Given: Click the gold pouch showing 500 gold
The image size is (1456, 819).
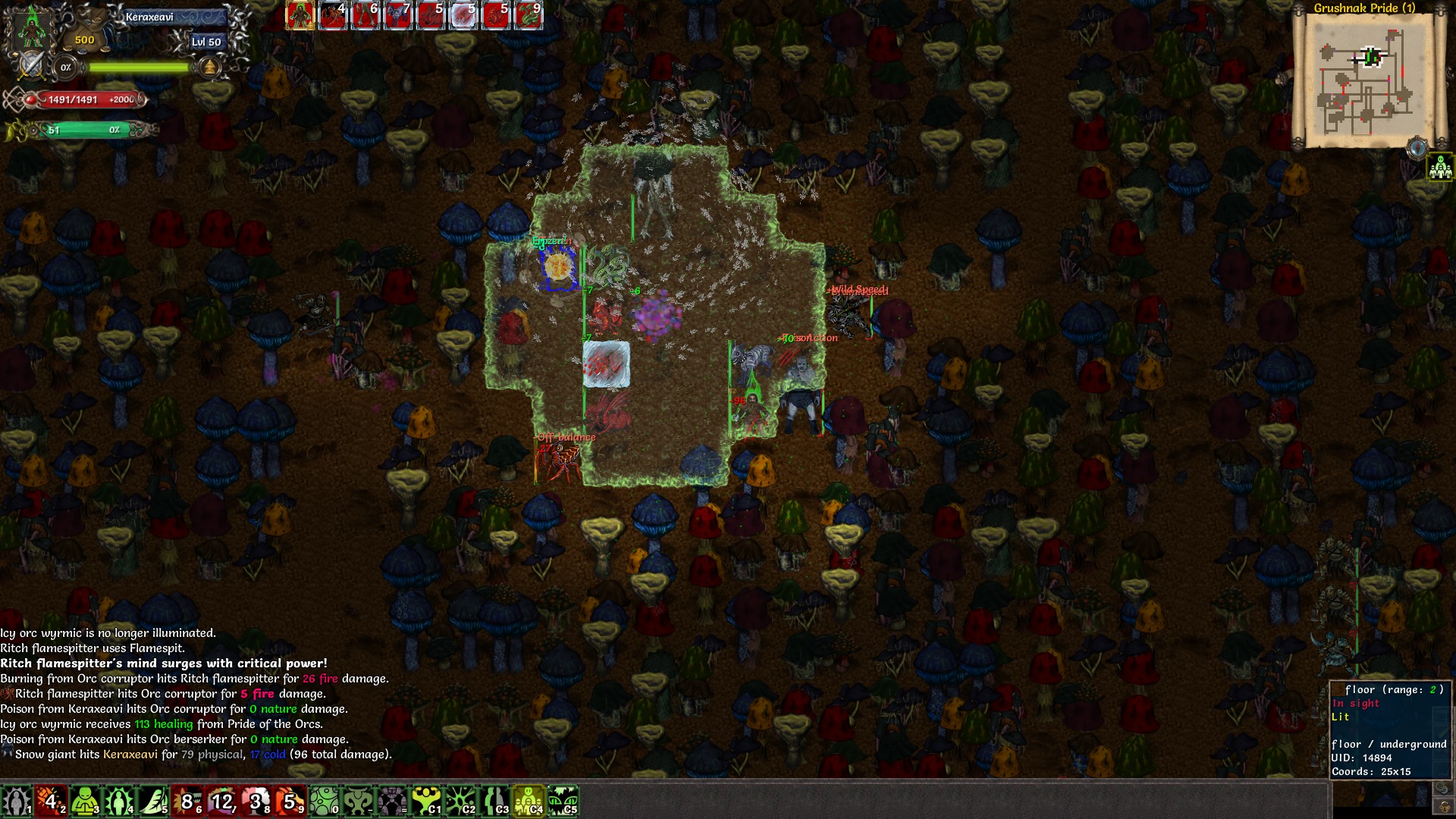Looking at the screenshot, I should (x=84, y=40).
